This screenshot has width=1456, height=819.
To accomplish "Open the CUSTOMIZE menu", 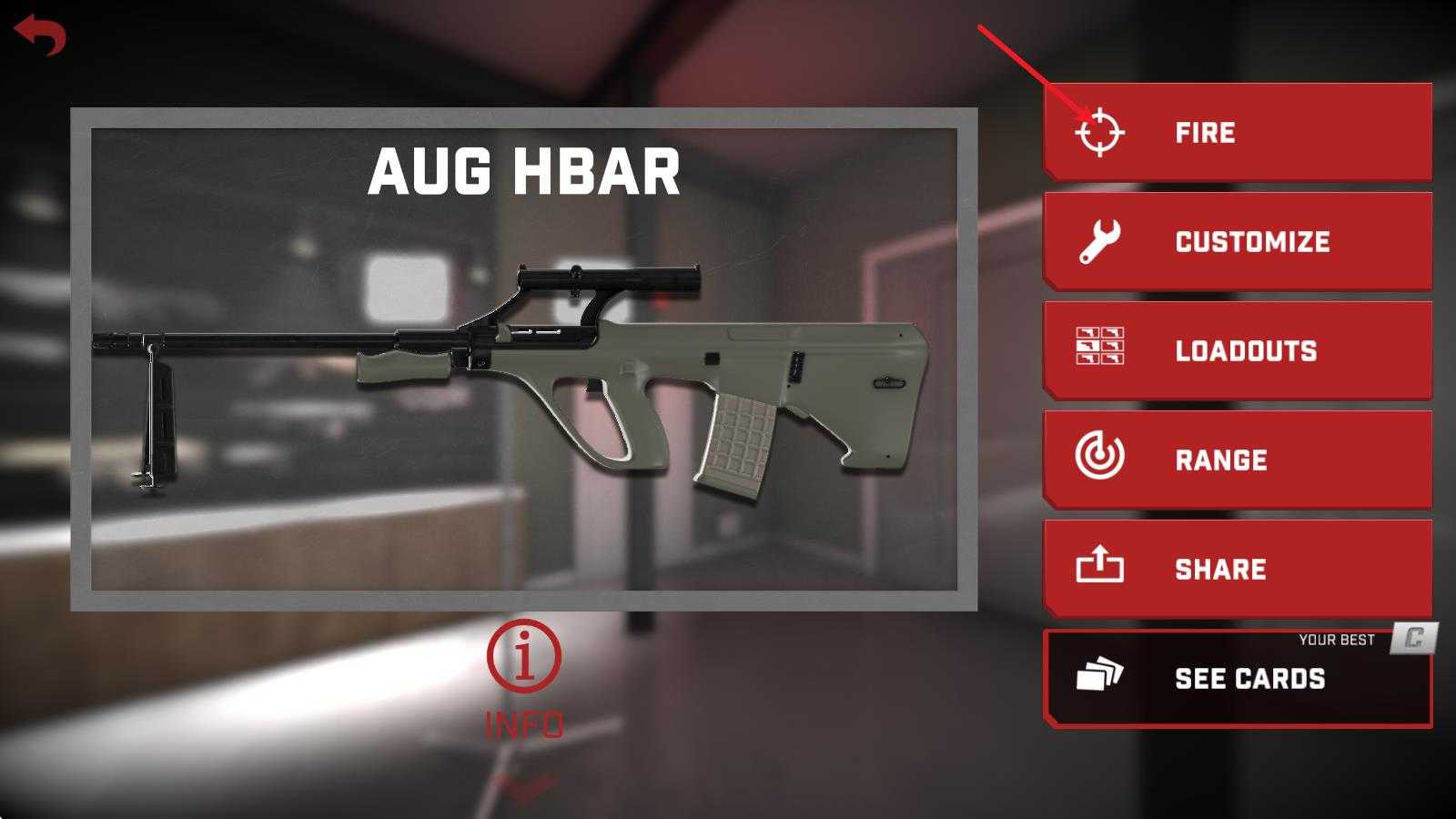I will [1238, 242].
